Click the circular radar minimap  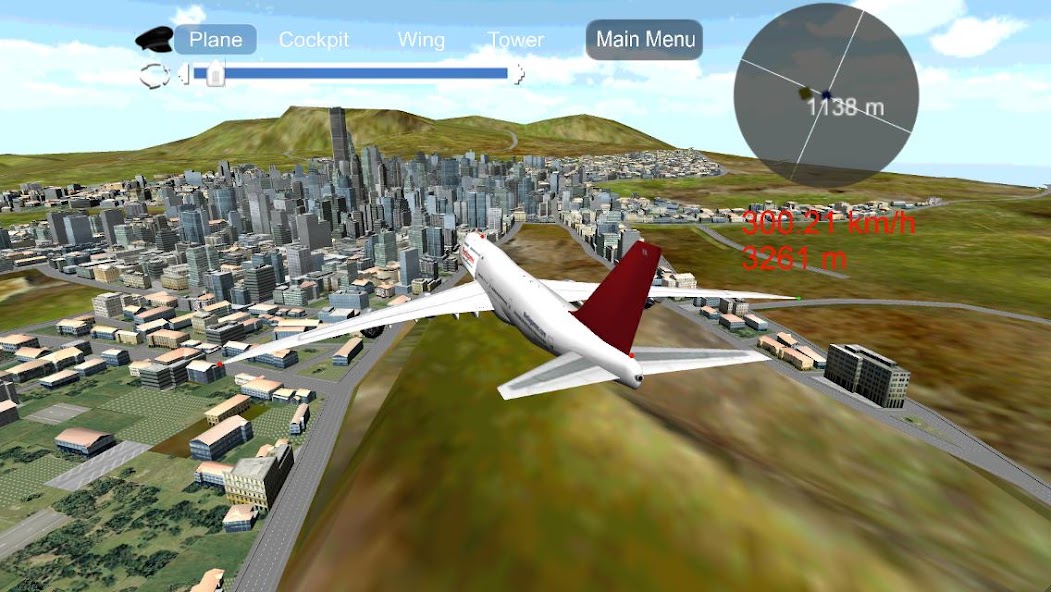pyautogui.click(x=825, y=95)
